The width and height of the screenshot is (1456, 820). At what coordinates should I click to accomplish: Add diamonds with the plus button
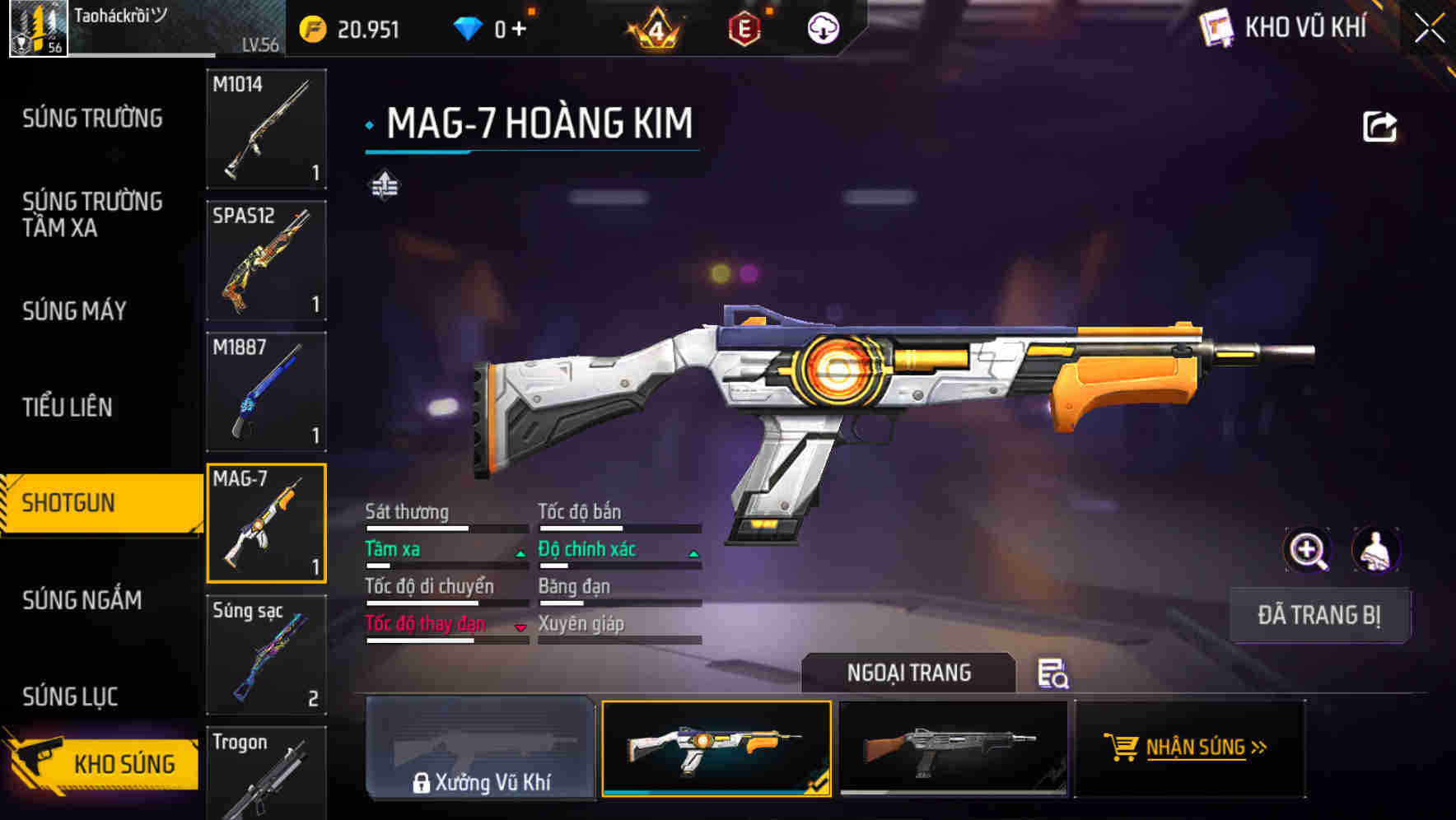point(519,30)
